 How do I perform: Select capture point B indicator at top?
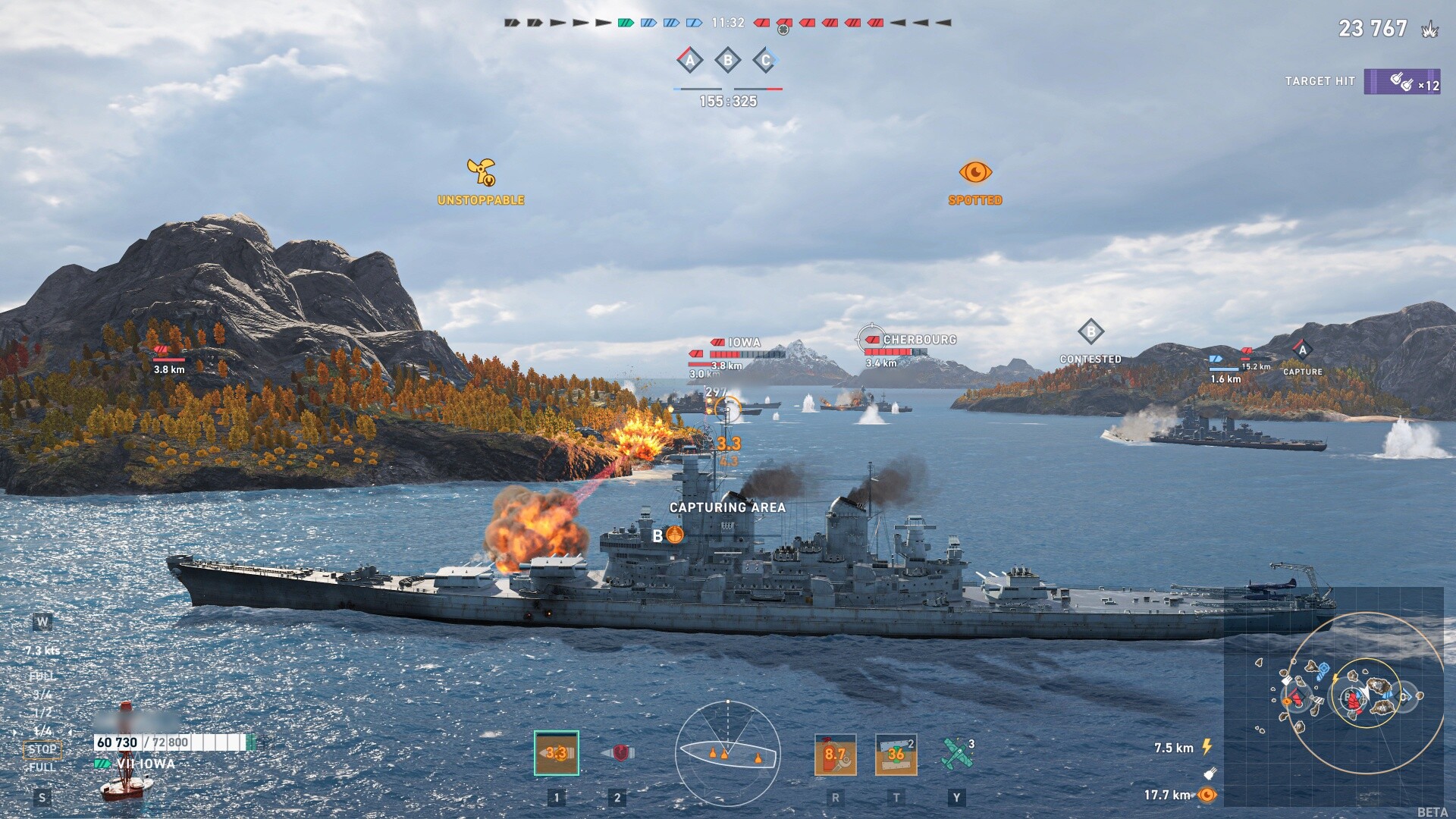(728, 60)
